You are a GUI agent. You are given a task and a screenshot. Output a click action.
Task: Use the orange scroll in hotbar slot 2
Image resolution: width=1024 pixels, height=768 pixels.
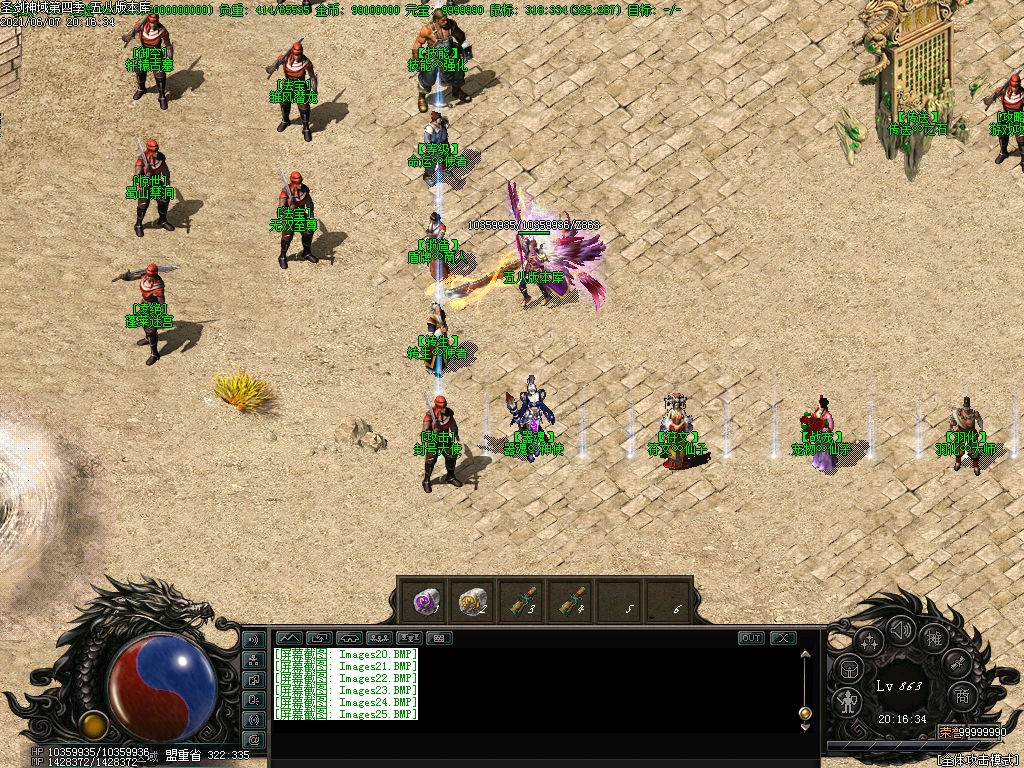click(471, 601)
